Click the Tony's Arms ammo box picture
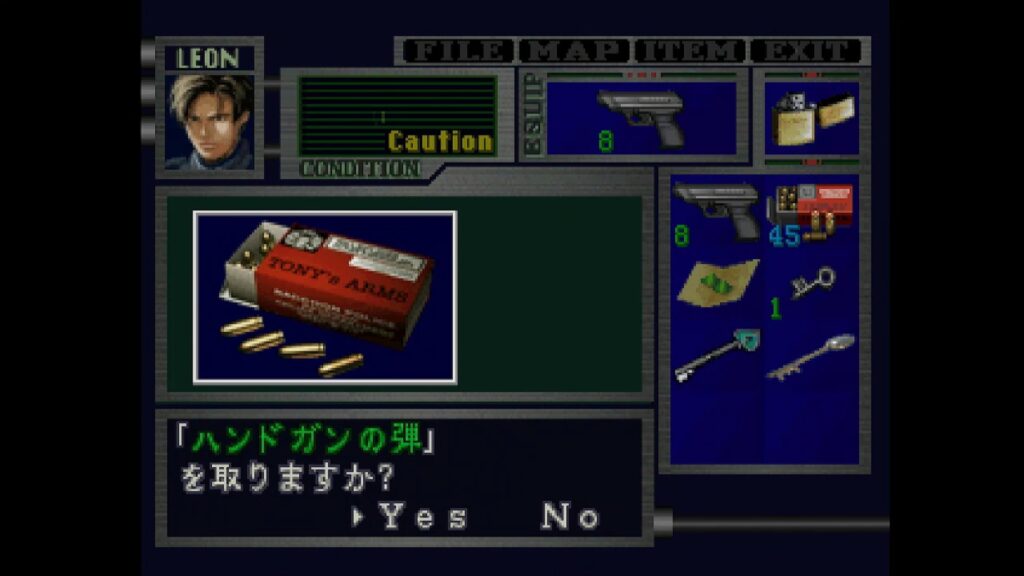Viewport: 1024px width, 576px height. [325, 297]
